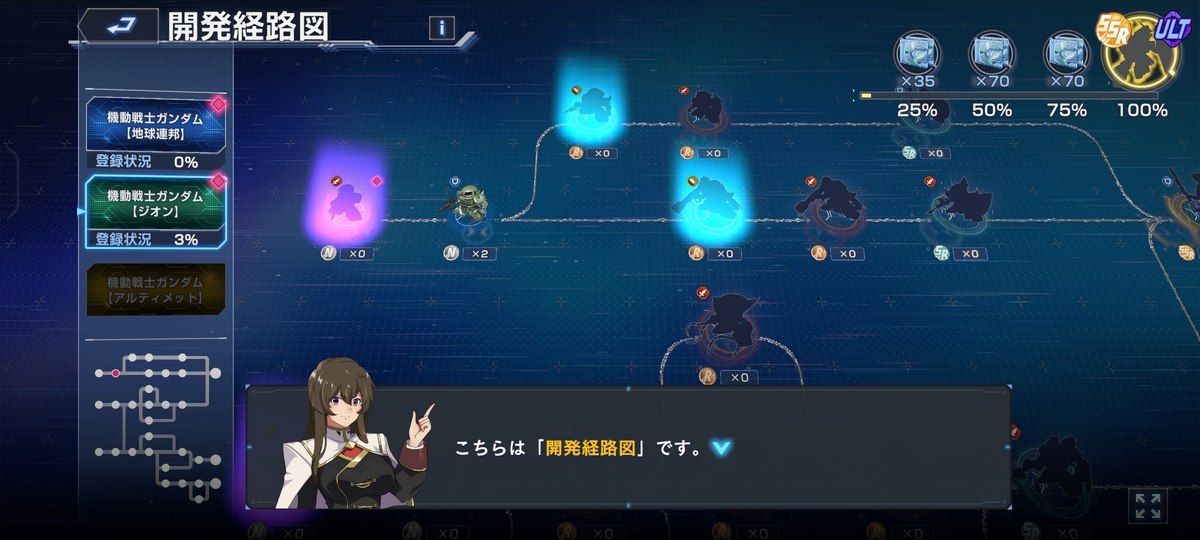This screenshot has width=1200, height=540.
Task: Open the info button beside the title
Action: (441, 28)
